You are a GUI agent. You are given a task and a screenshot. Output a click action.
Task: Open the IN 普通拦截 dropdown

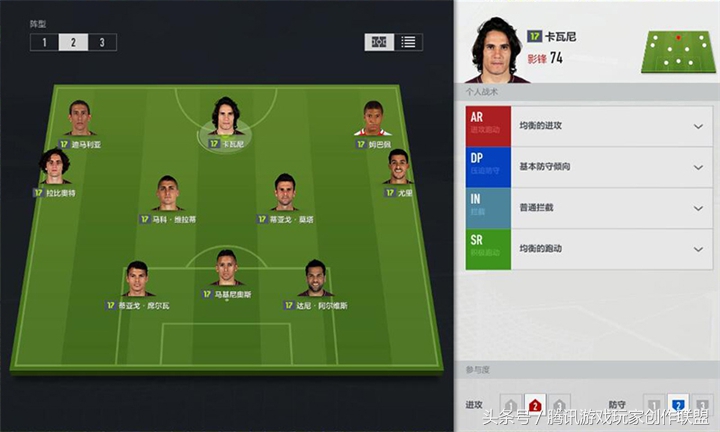696,209
